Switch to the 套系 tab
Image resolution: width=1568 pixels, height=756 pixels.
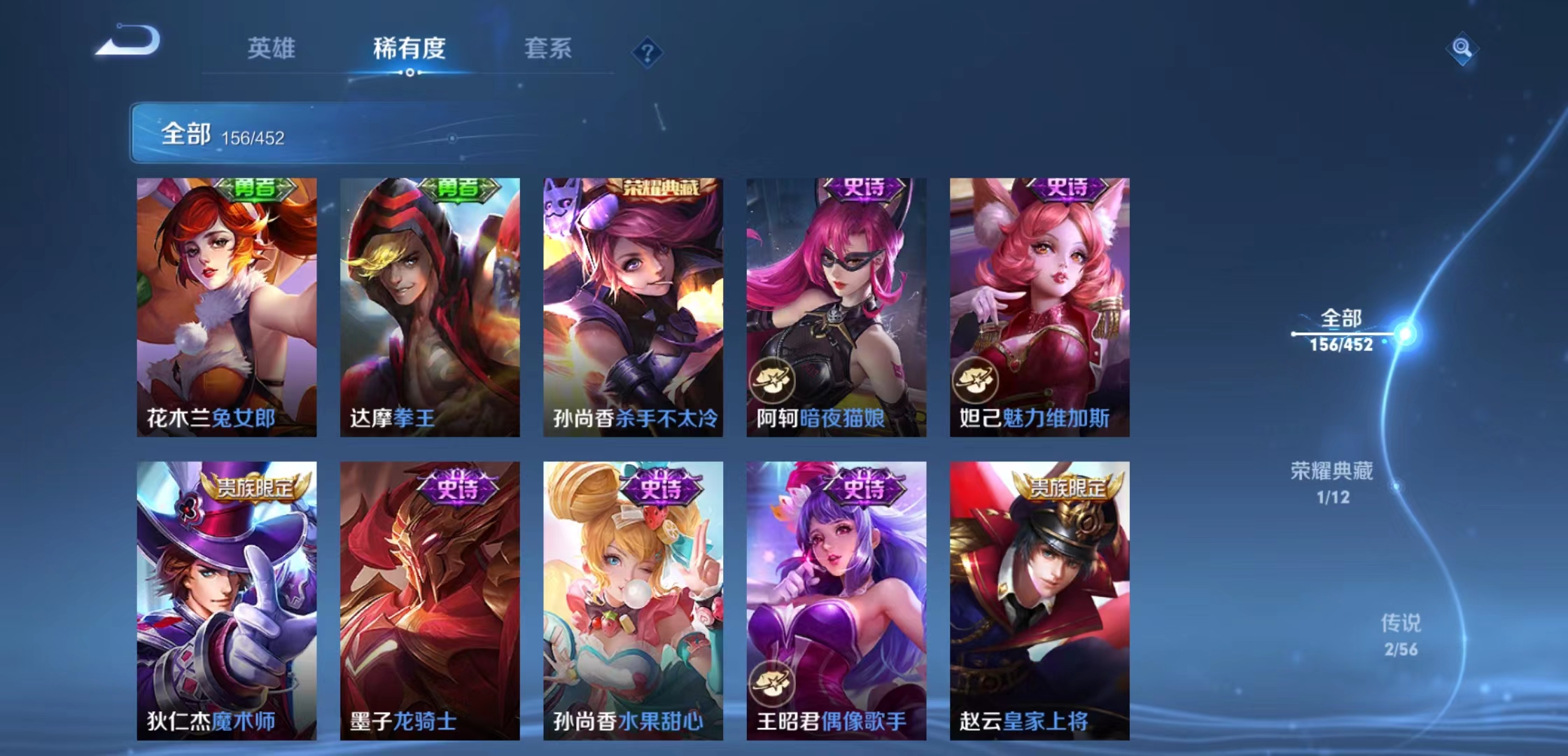(x=548, y=49)
